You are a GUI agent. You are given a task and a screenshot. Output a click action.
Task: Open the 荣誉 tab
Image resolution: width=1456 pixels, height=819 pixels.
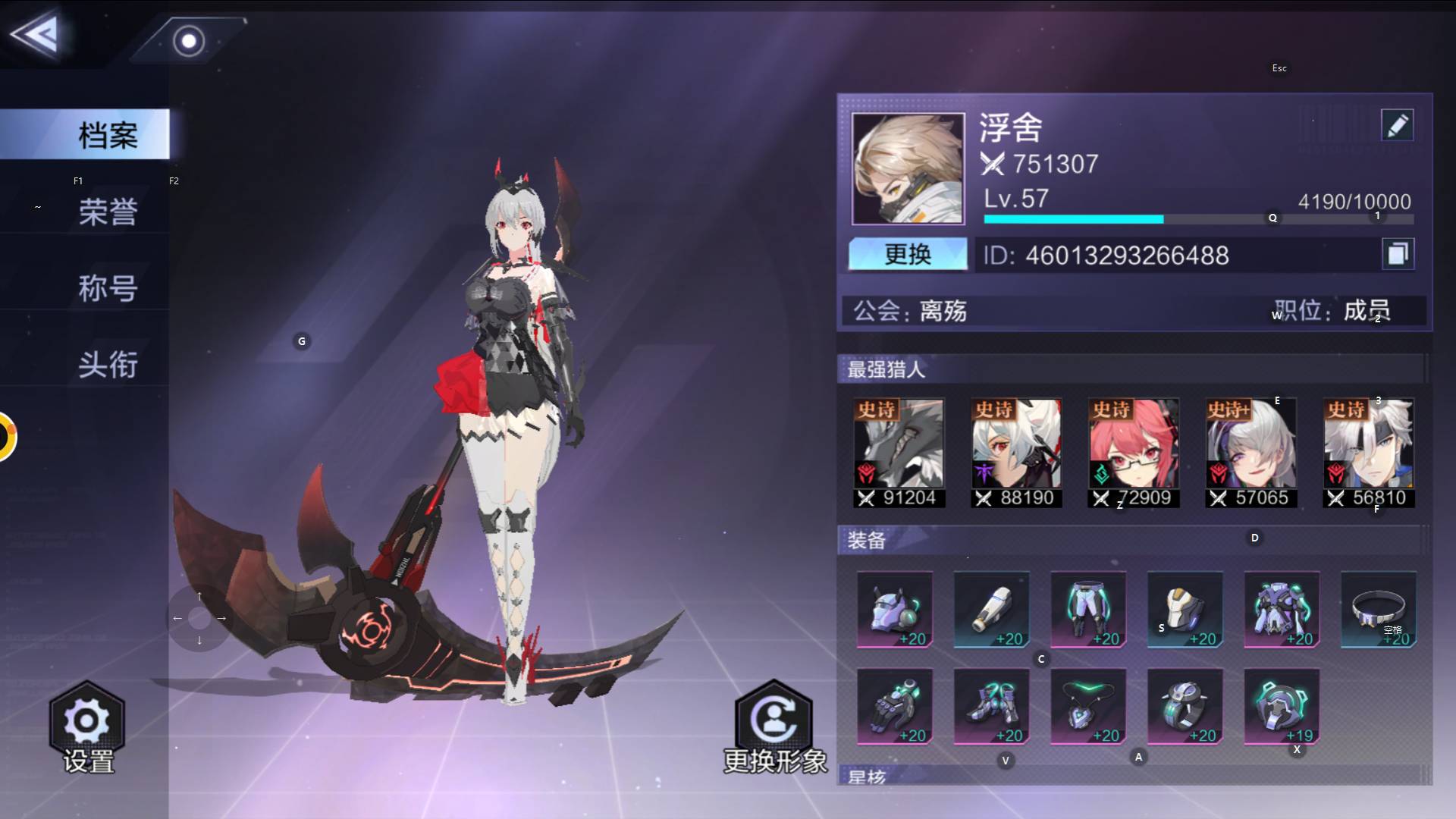[106, 212]
